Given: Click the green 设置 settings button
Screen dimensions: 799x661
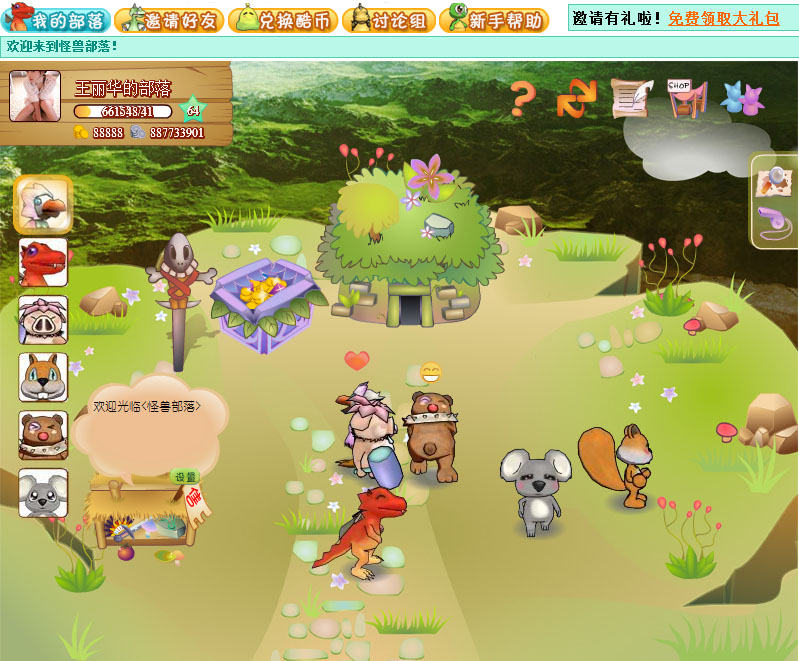Looking at the screenshot, I should (x=185, y=476).
